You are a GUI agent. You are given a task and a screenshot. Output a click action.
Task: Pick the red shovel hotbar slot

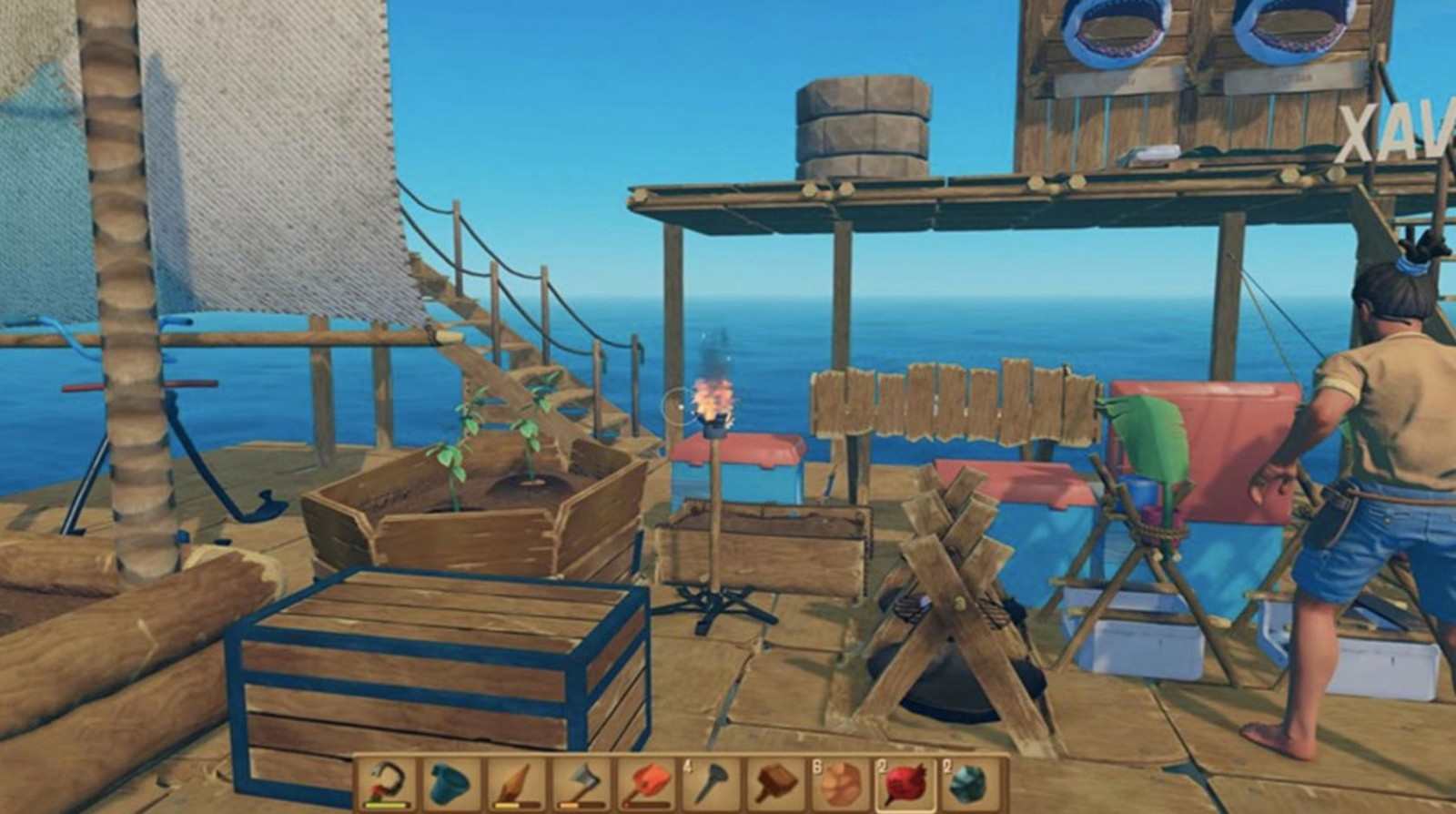646,783
